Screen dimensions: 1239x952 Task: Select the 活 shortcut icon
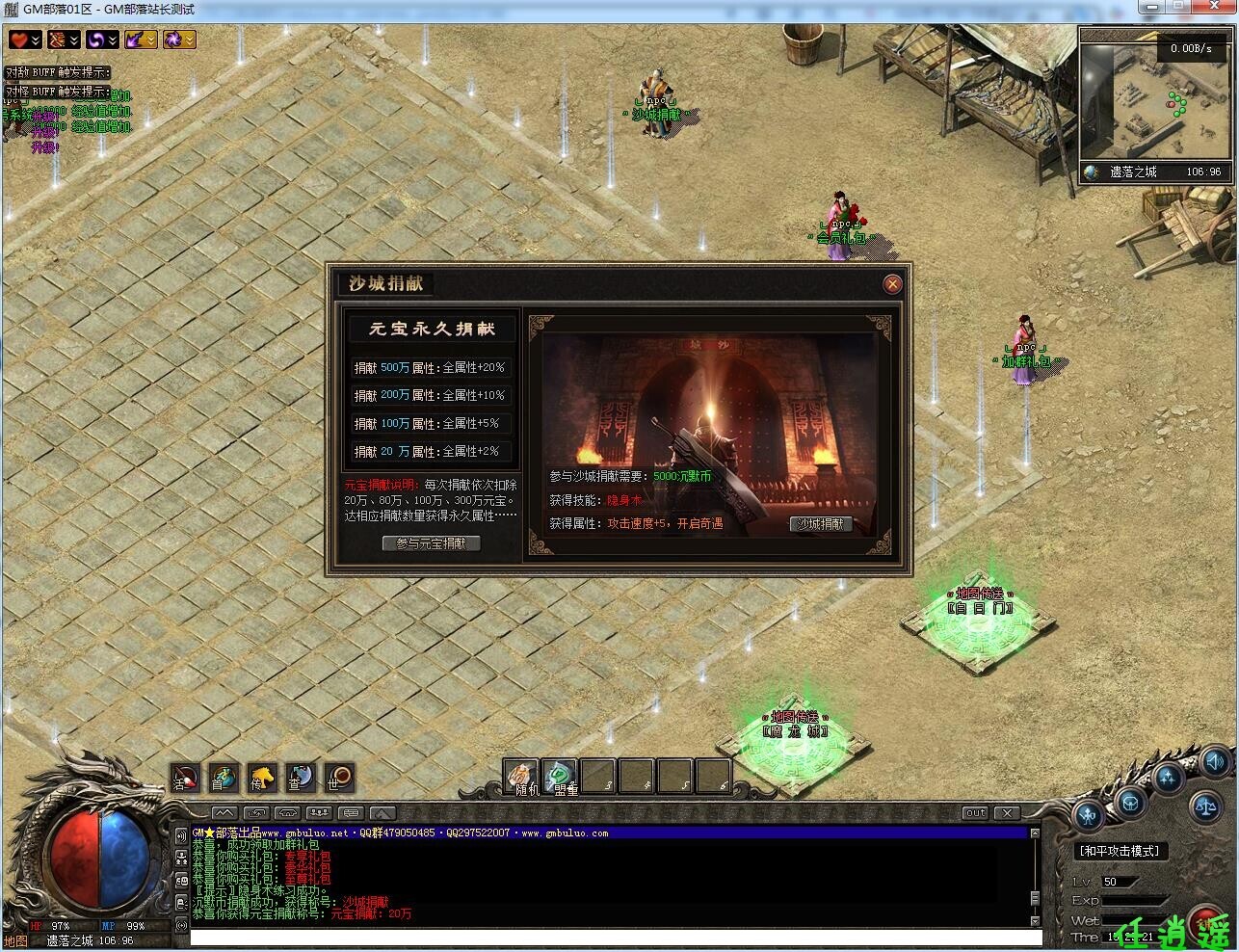click(185, 778)
